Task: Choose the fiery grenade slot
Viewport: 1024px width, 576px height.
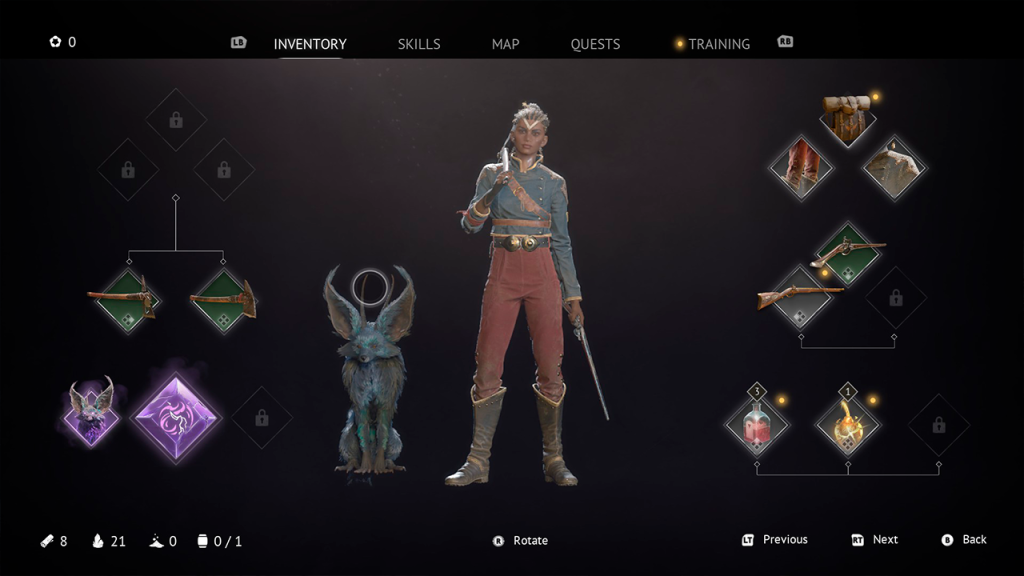Action: pos(848,424)
